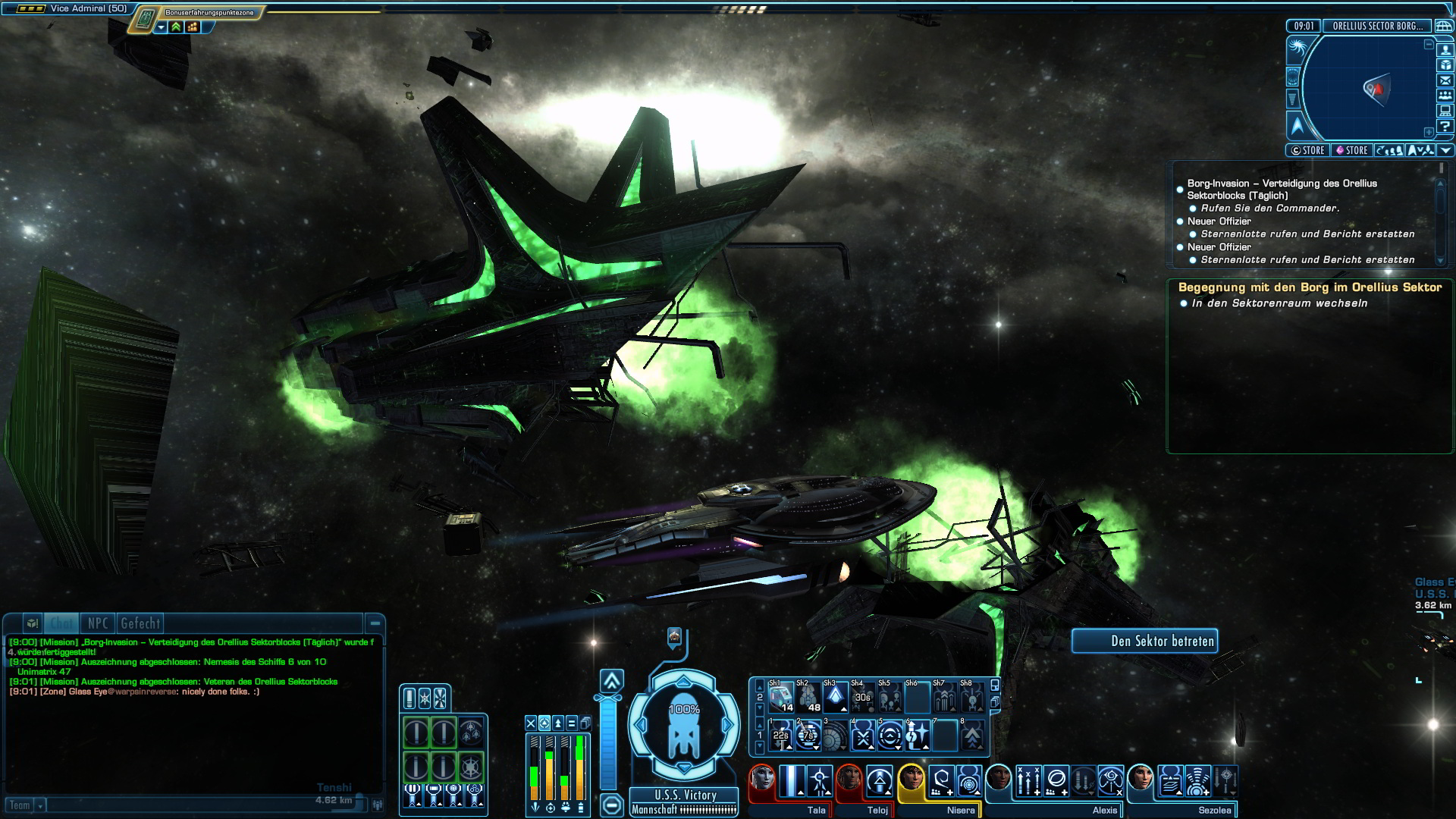Open the C-Store from the minimap bar
Viewport: 1456px width, 819px height.
click(x=1307, y=150)
